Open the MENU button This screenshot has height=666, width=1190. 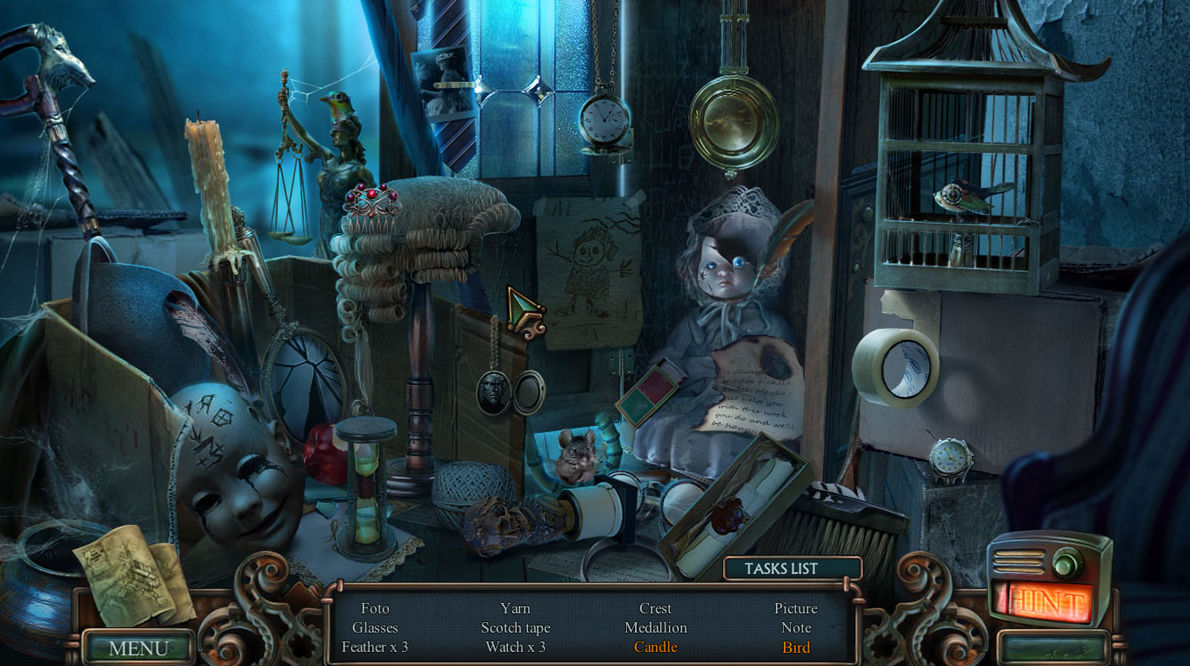tap(138, 647)
